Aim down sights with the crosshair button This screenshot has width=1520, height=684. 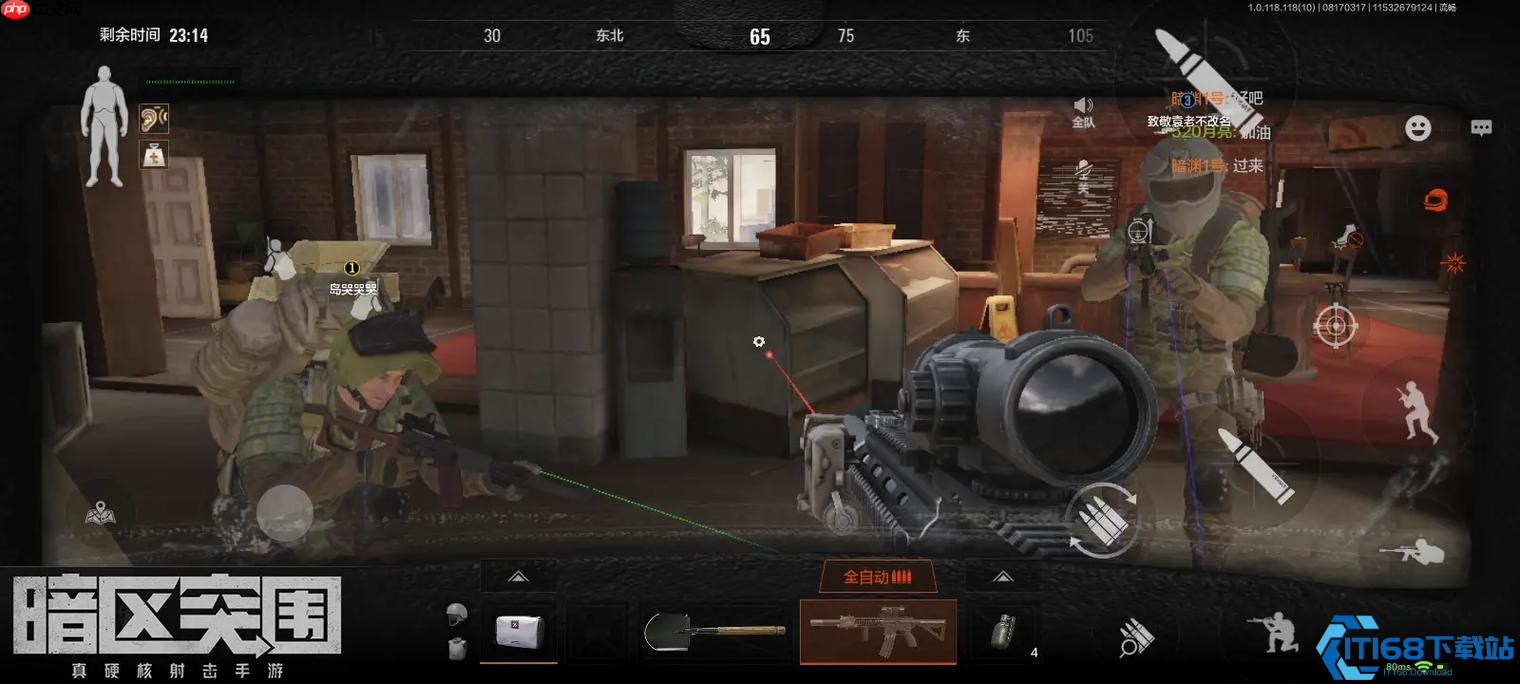tap(1335, 324)
